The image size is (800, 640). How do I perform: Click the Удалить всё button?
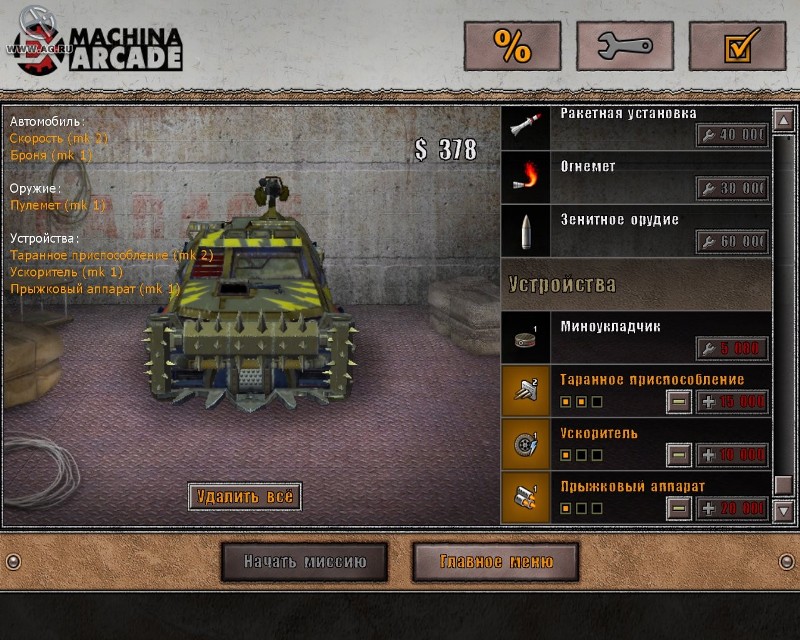[x=244, y=496]
